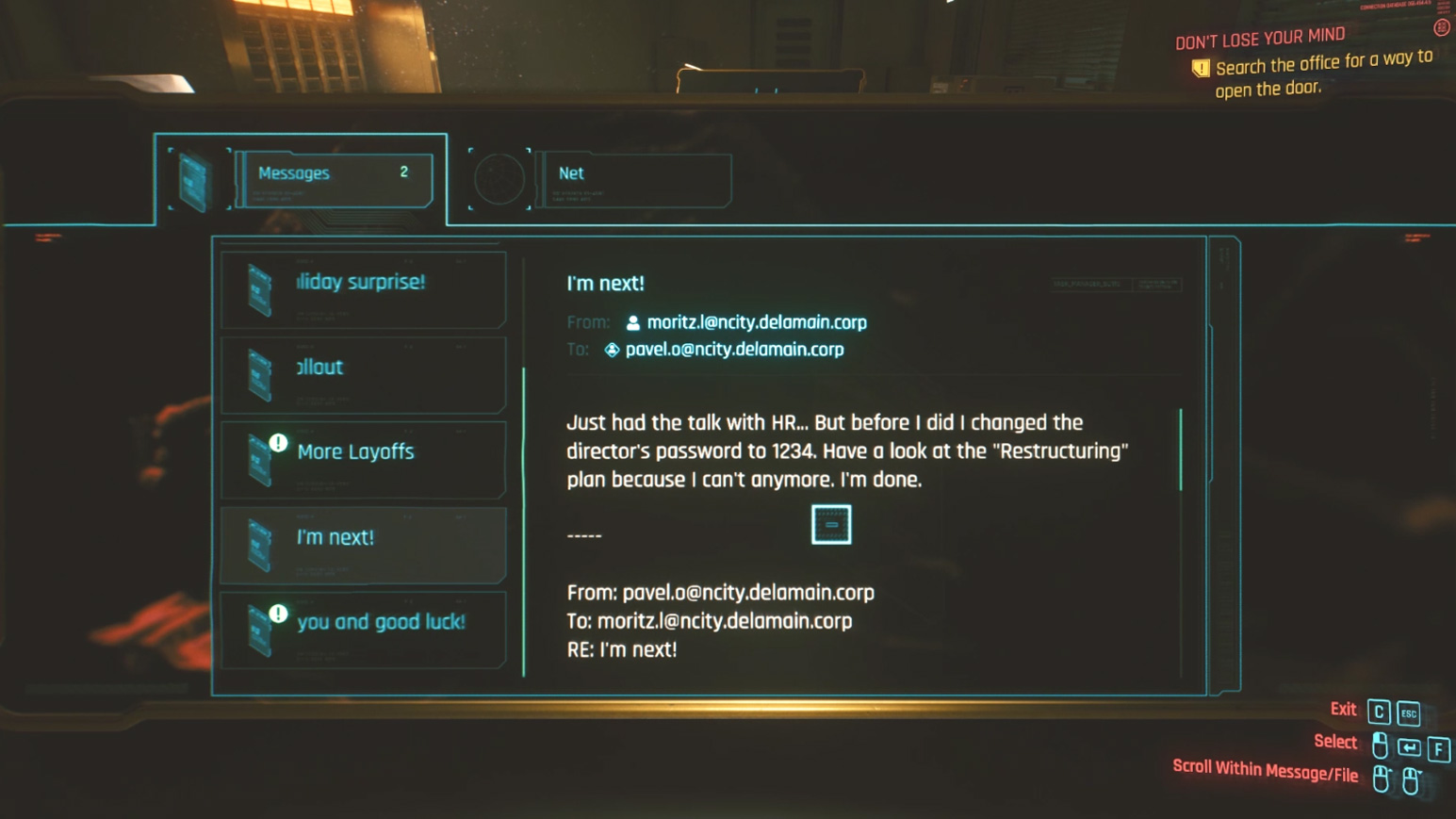1456x819 pixels.
Task: Open the 'you and good luck!' message
Action: coord(363,629)
